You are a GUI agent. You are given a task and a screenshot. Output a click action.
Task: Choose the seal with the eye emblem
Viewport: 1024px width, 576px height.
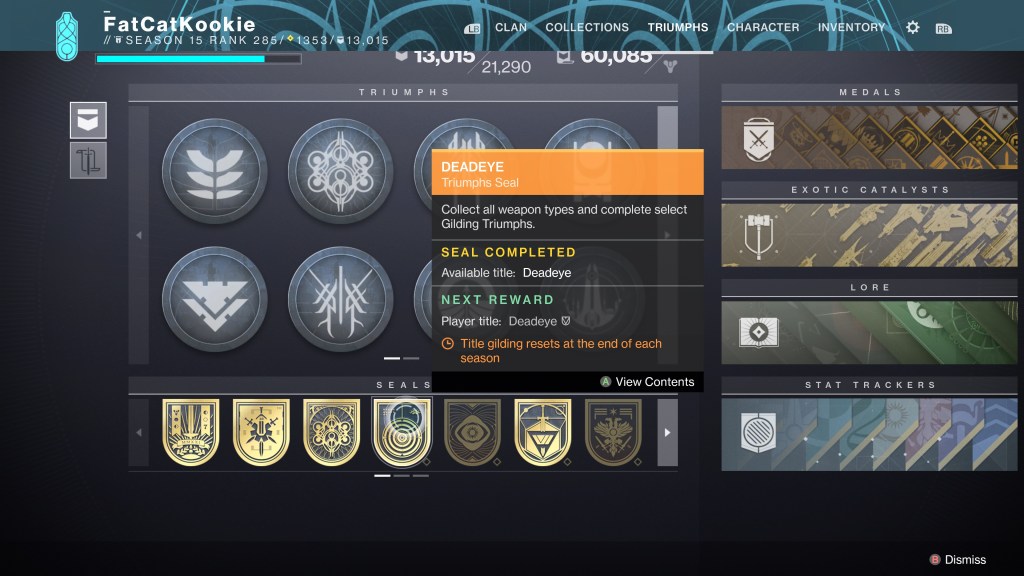coord(473,431)
